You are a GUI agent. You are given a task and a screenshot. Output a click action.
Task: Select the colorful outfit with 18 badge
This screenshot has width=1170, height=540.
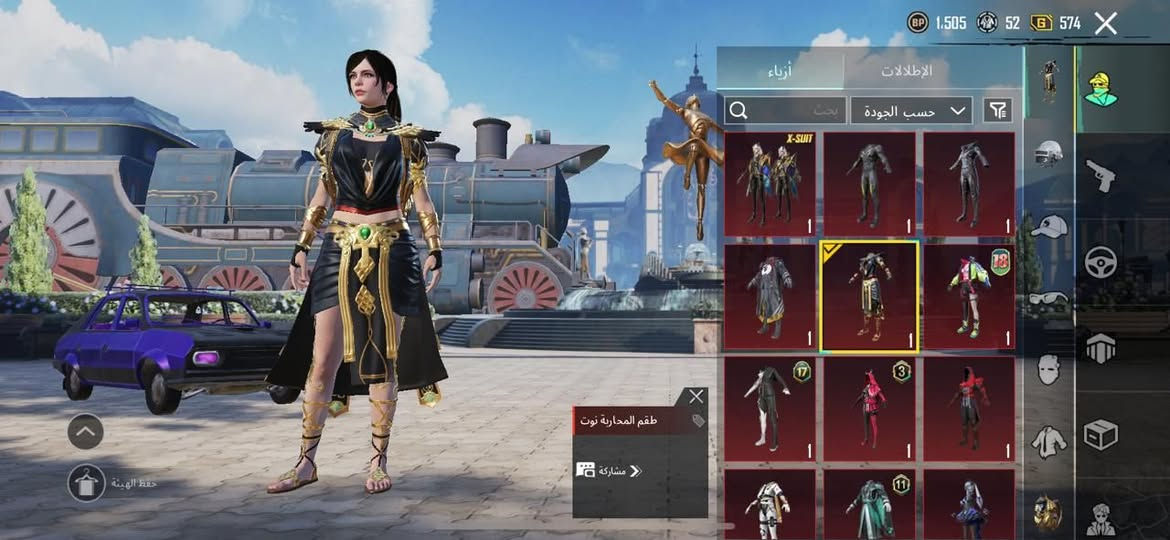[x=968, y=297]
